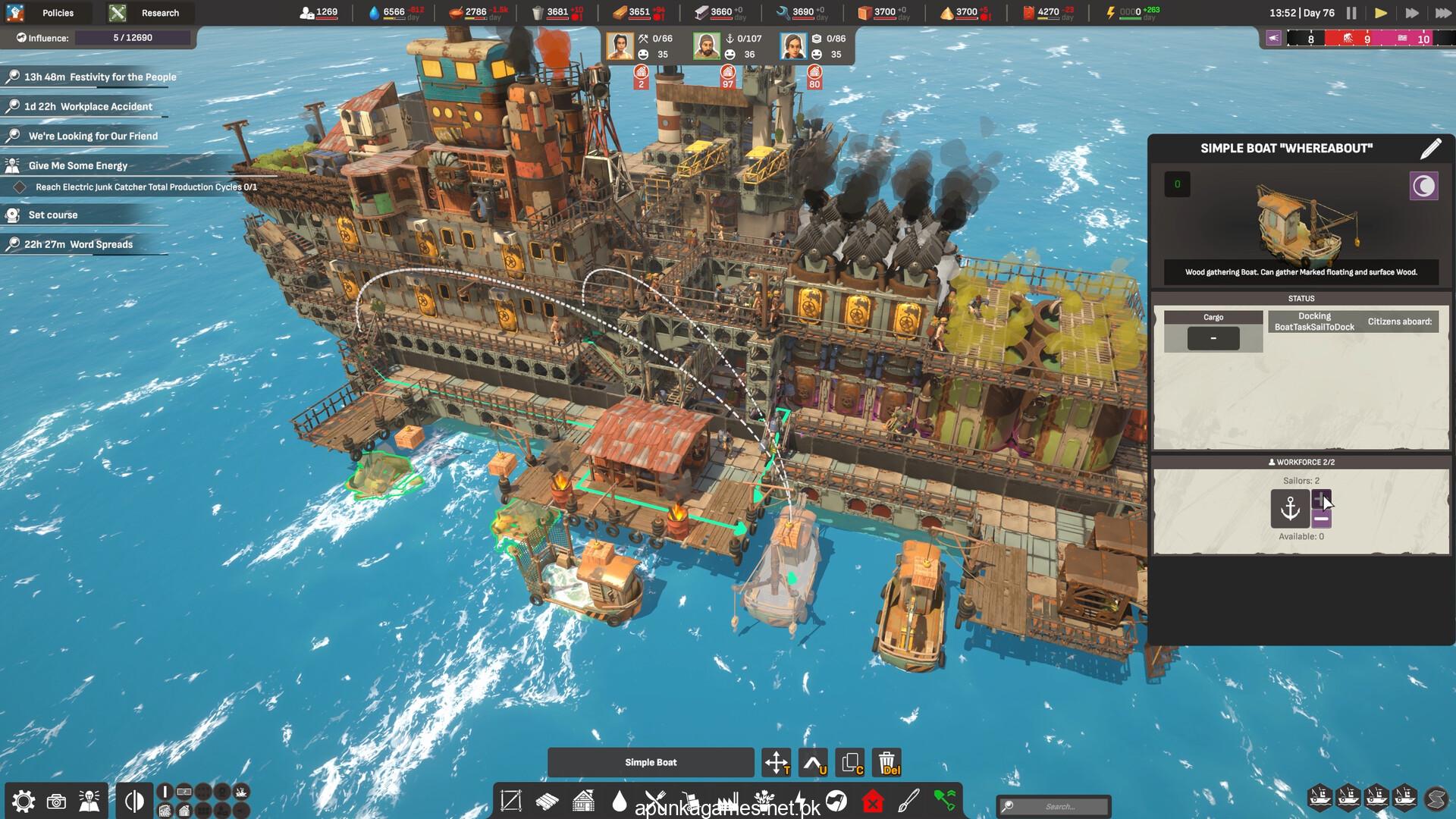1456x819 pixels.
Task: Open the Research menu
Action: pos(149,13)
